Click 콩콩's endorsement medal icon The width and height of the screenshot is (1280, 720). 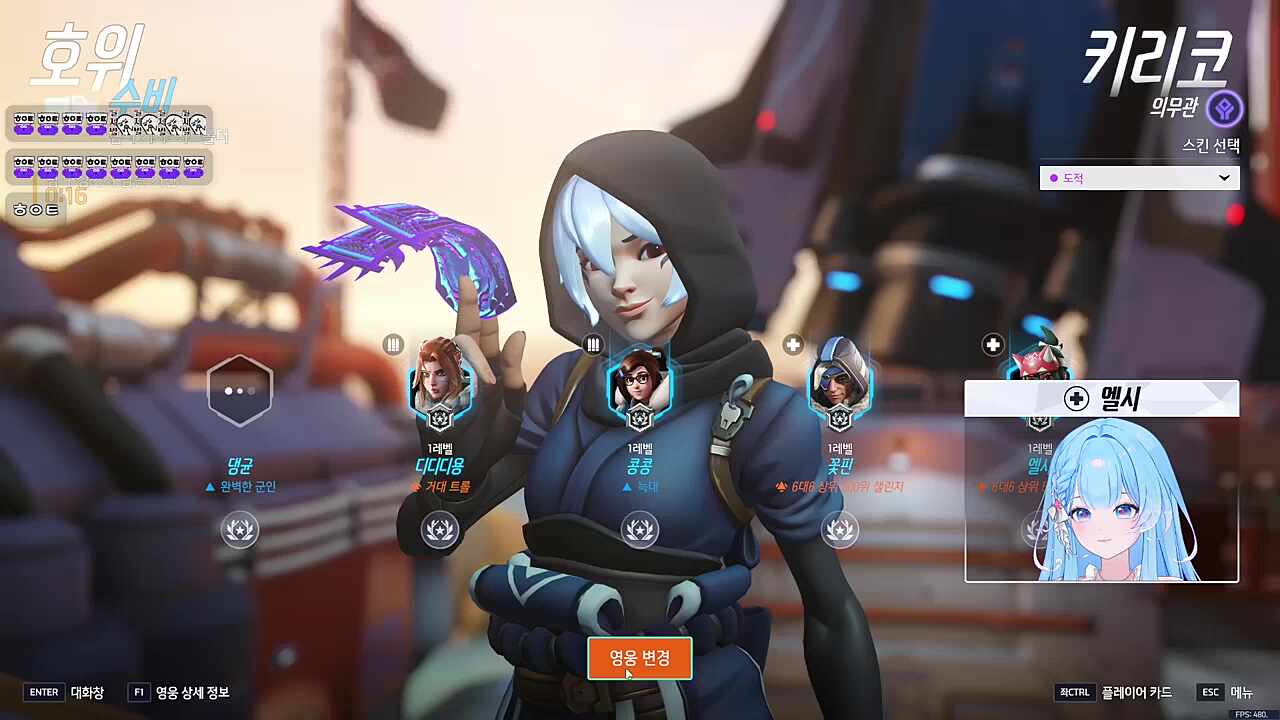[x=640, y=530]
